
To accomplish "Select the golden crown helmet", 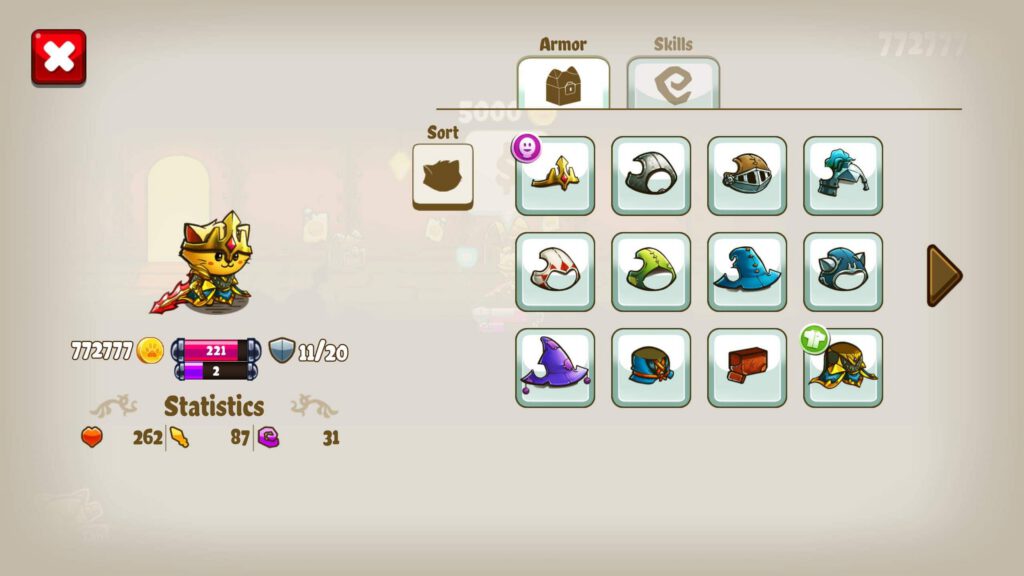I will [x=555, y=177].
